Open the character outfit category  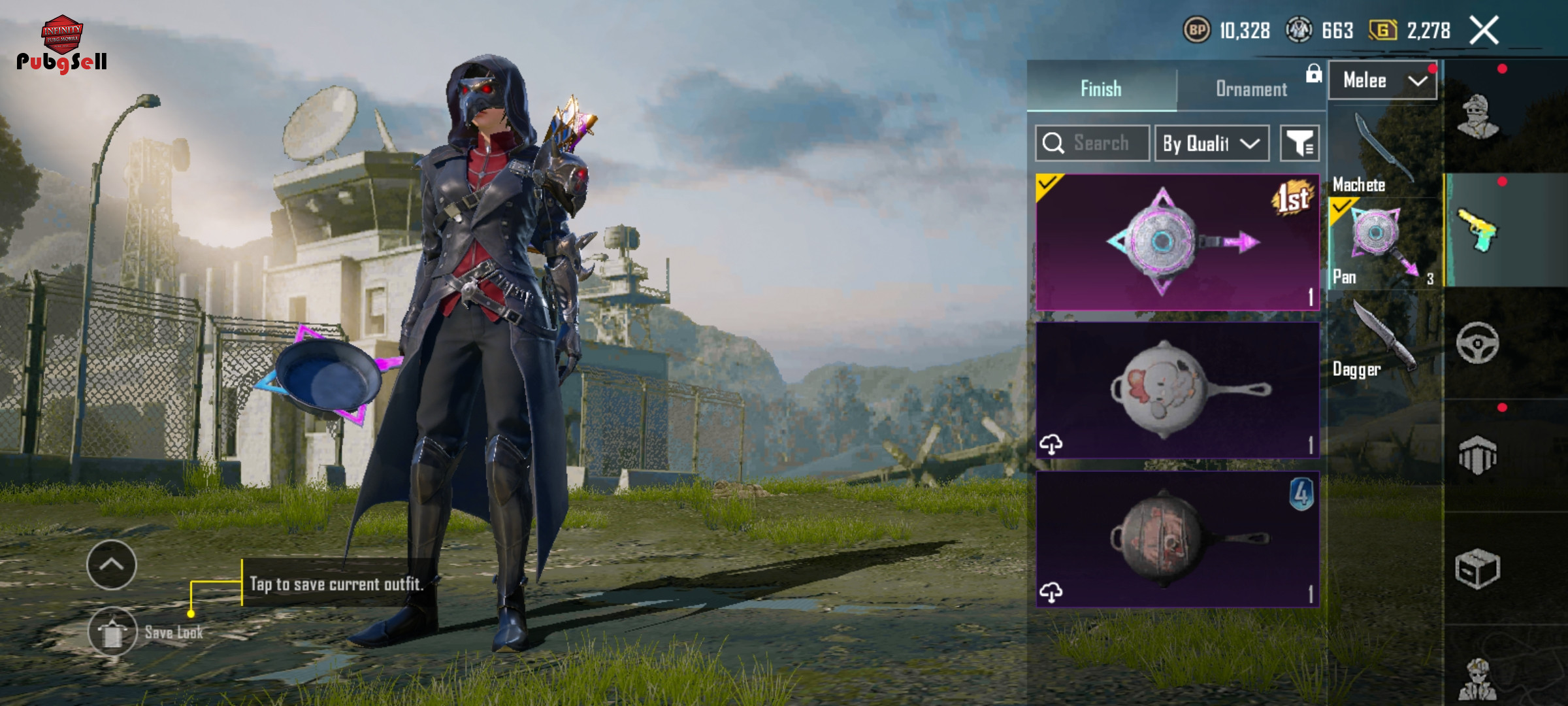click(x=1478, y=116)
